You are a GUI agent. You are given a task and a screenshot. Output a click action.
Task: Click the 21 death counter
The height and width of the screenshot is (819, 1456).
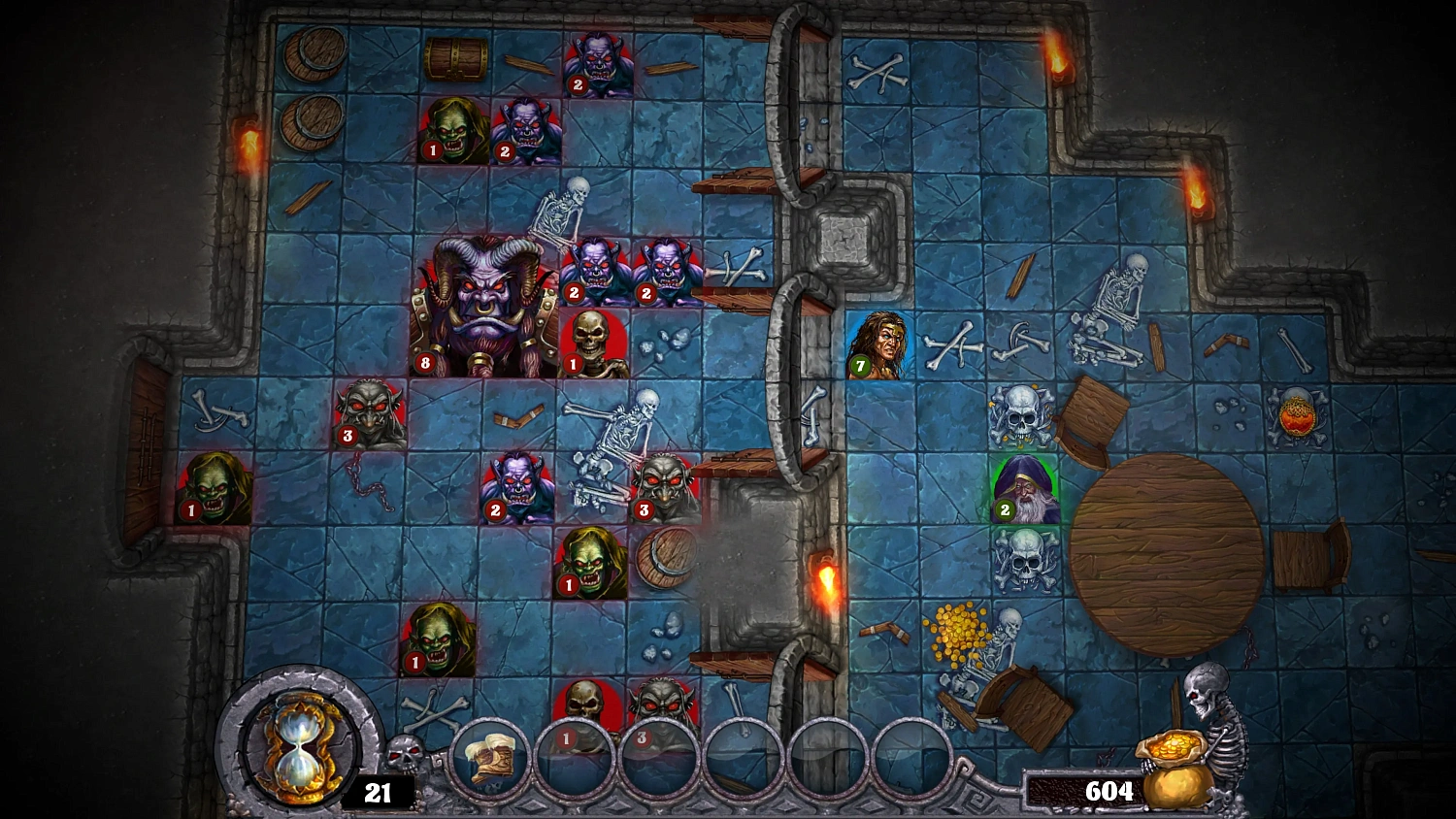coord(377,793)
